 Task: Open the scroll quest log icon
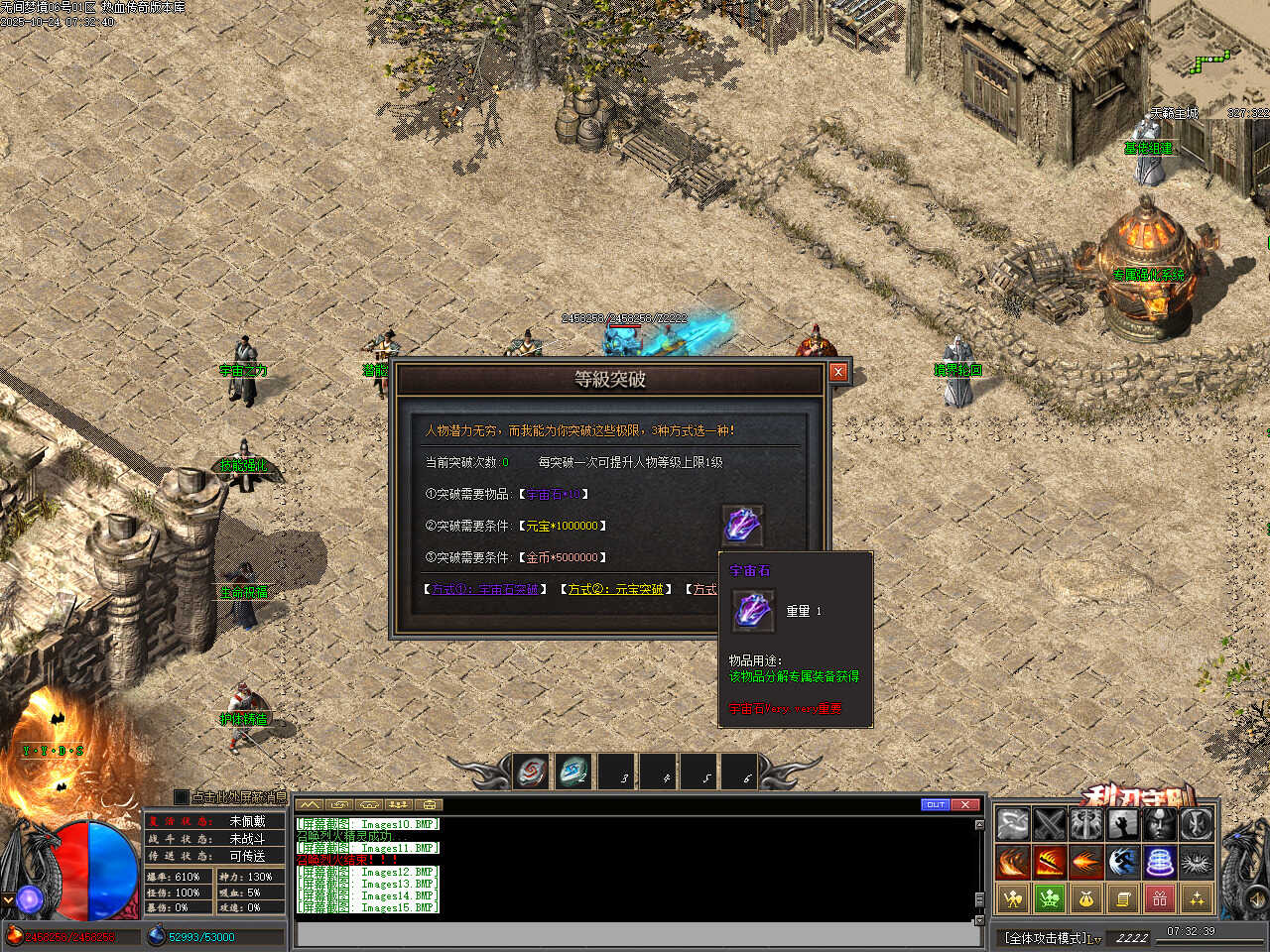[1123, 898]
